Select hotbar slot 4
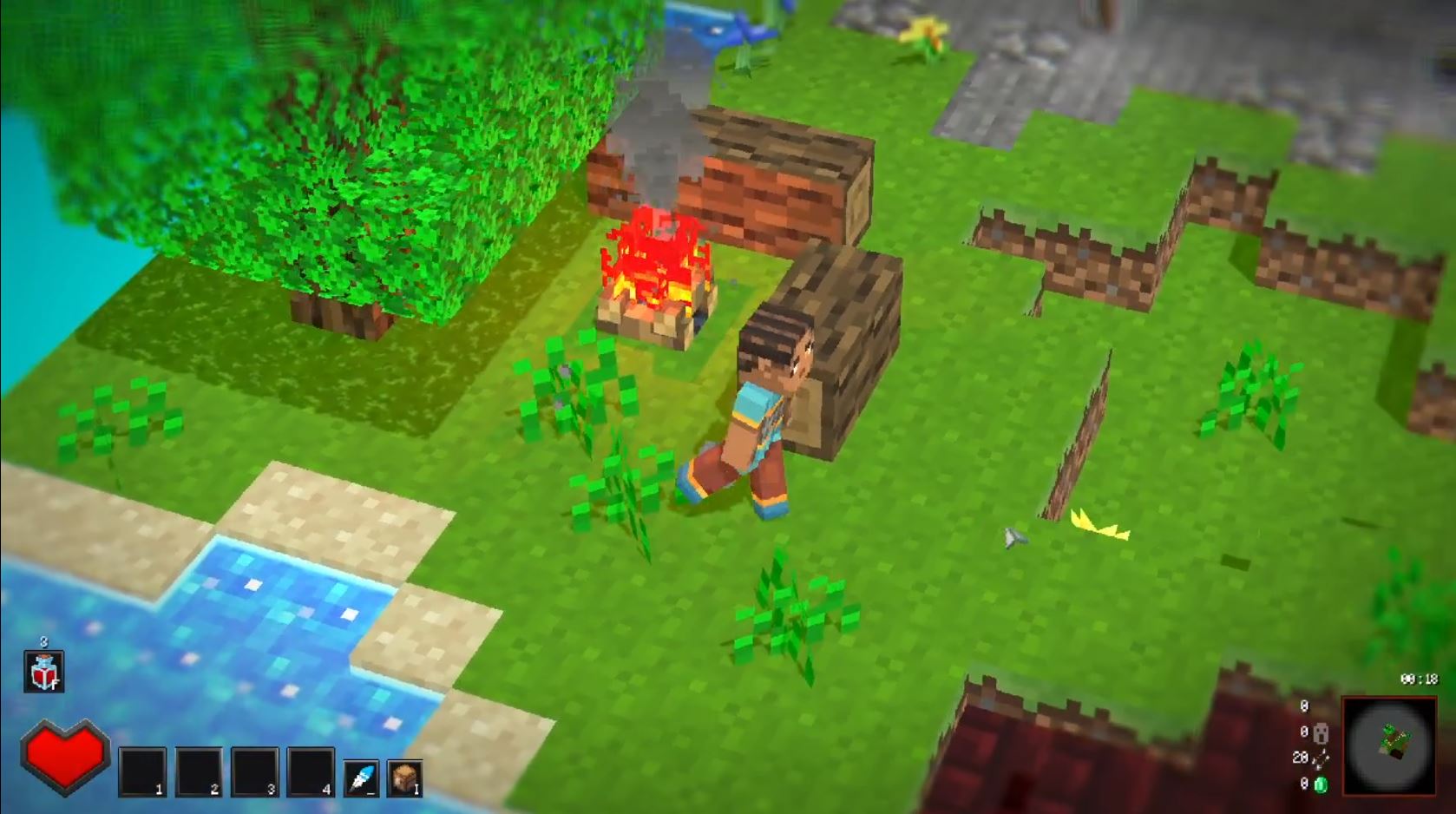Viewport: 1456px width, 814px height. pyautogui.click(x=309, y=771)
